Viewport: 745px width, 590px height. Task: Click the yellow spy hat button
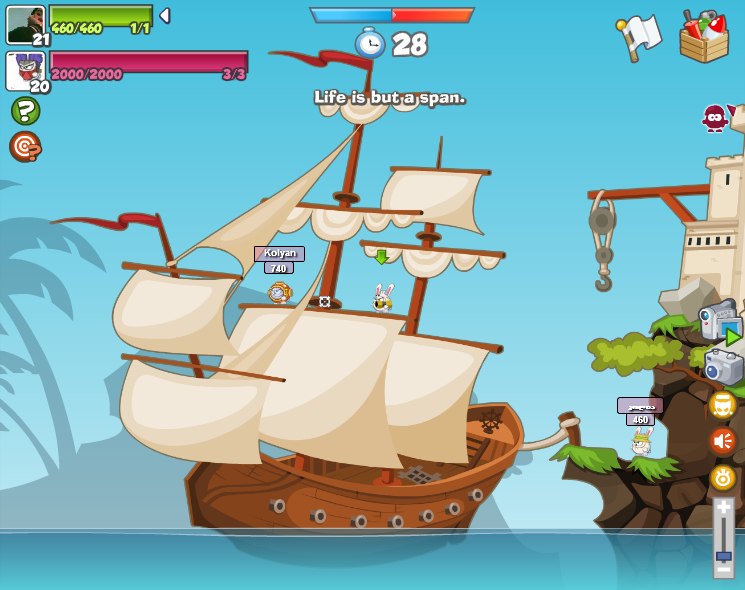(723, 405)
